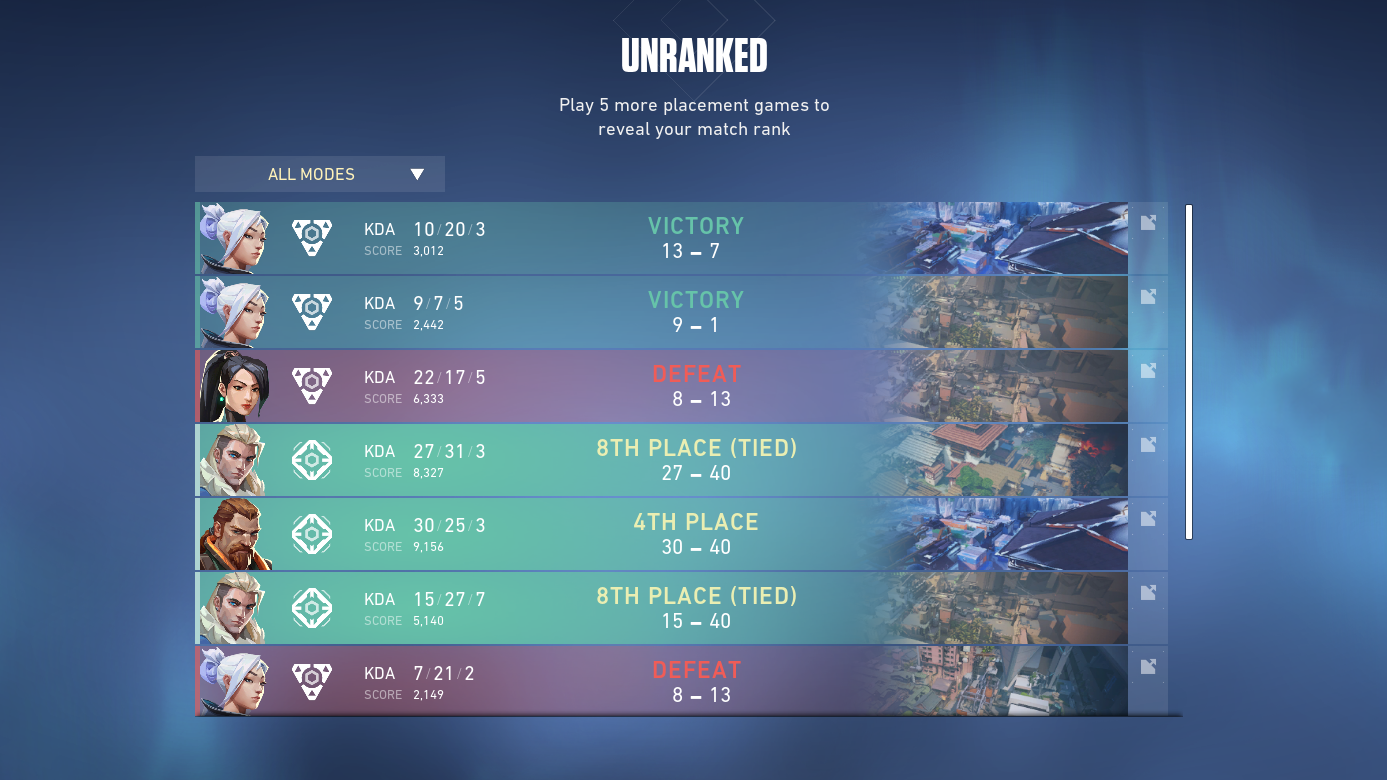
Task: Click the expand icon on the 8th Place 15–40 row
Action: point(1148,592)
